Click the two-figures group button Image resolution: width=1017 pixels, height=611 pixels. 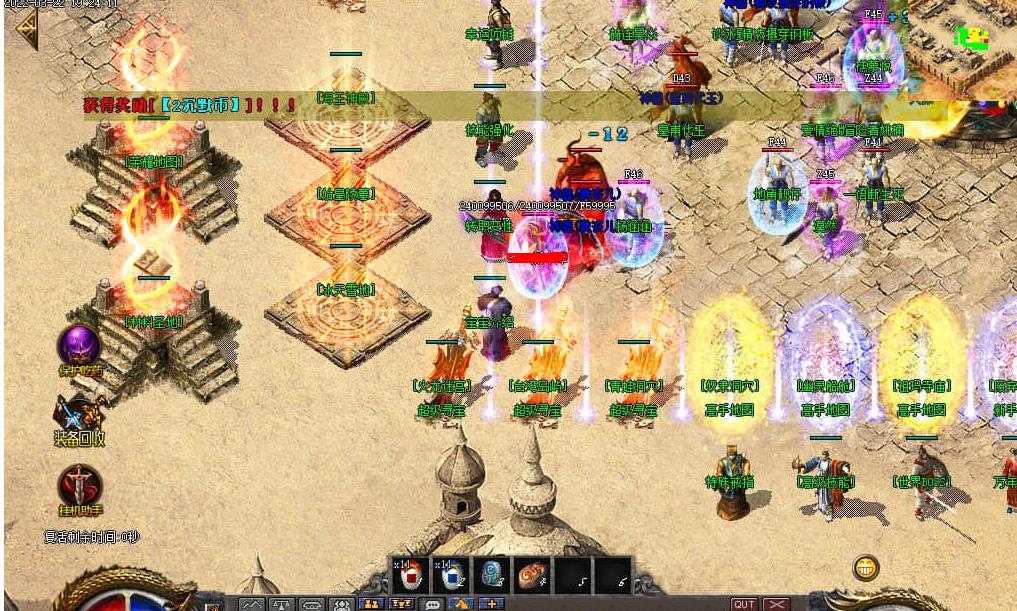371,604
